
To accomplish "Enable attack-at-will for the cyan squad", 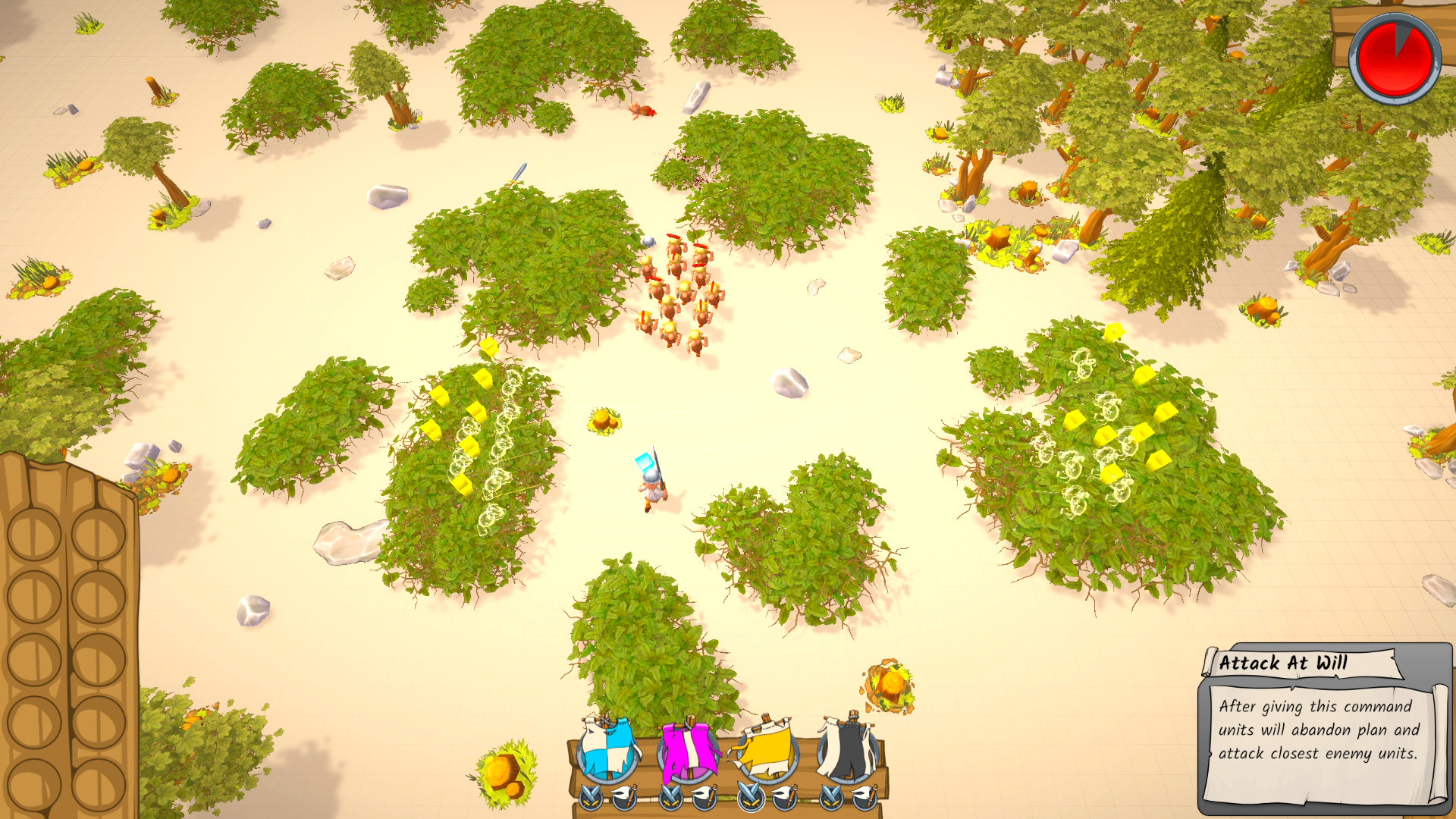I will pos(591,798).
